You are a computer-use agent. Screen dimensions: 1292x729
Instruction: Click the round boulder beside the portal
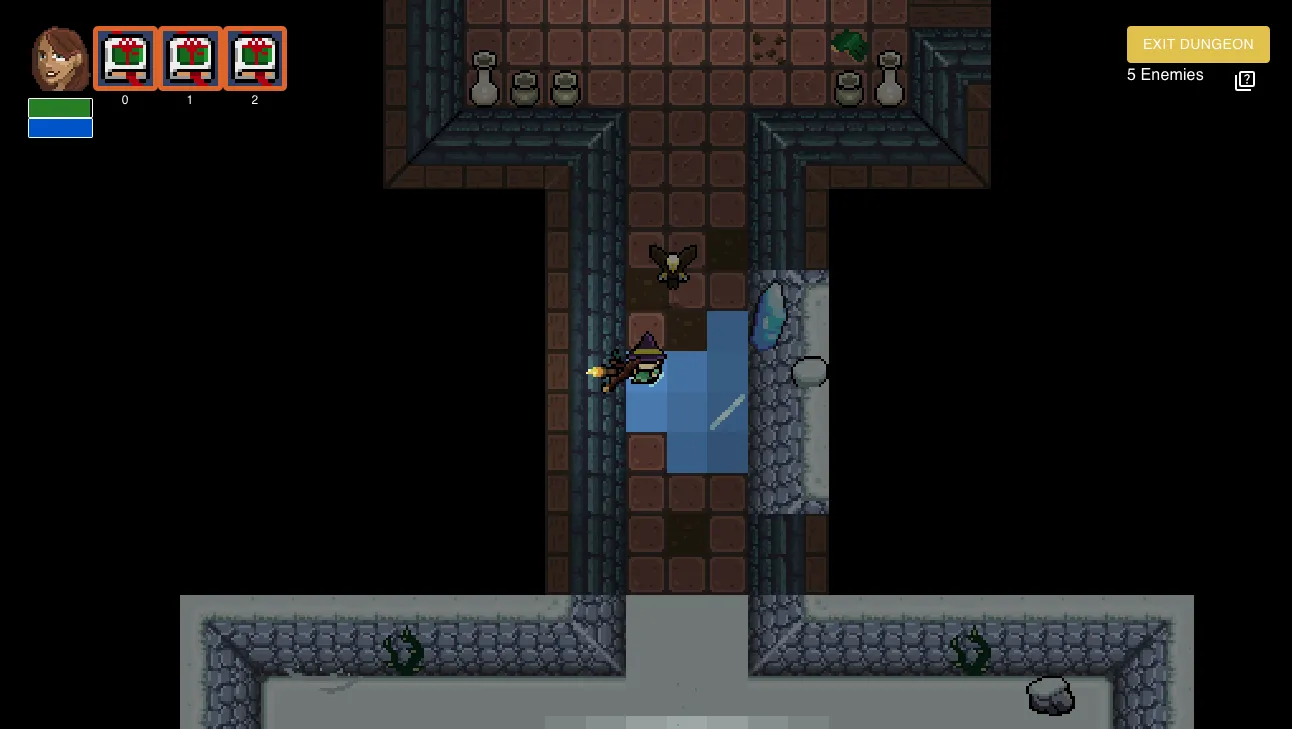809,371
